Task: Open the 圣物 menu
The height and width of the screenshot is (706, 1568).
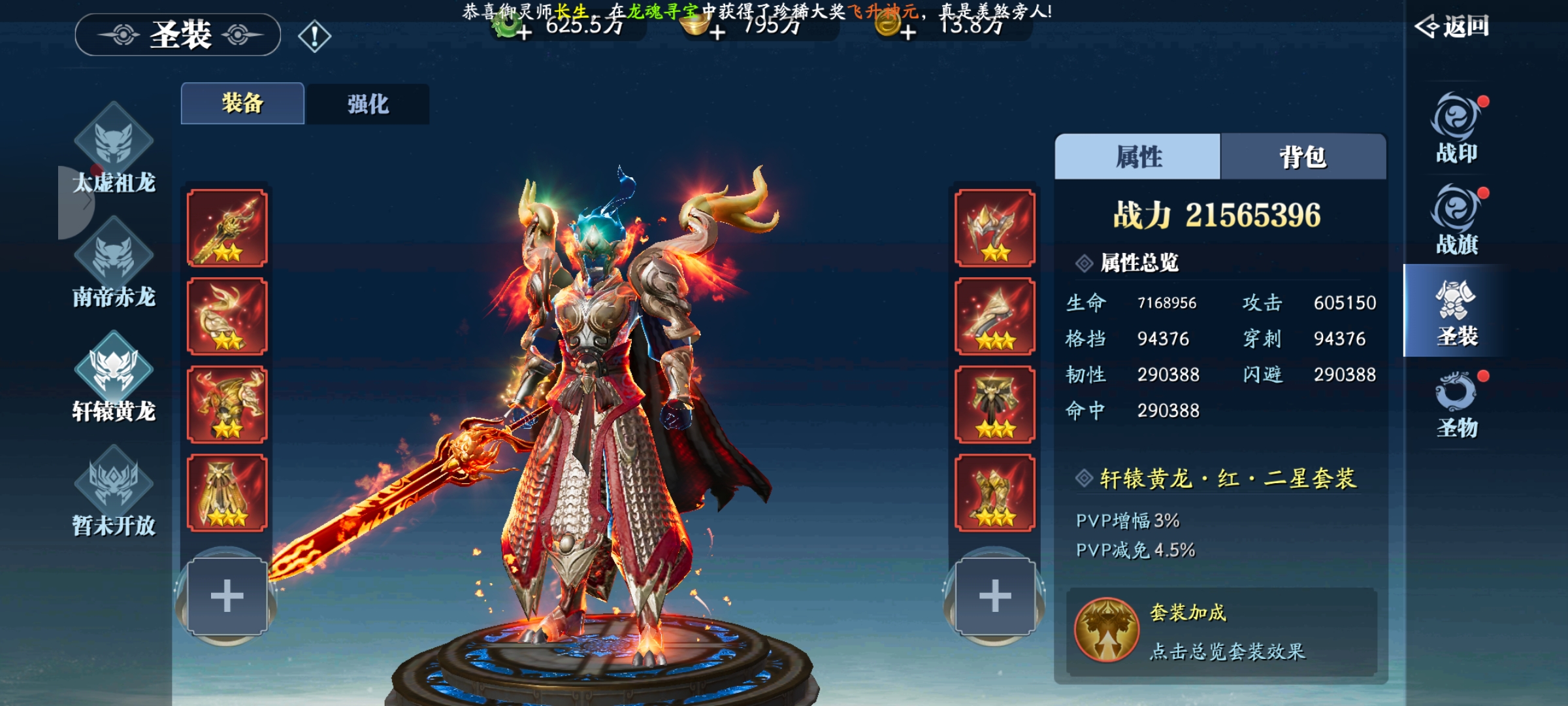Action: click(1456, 403)
